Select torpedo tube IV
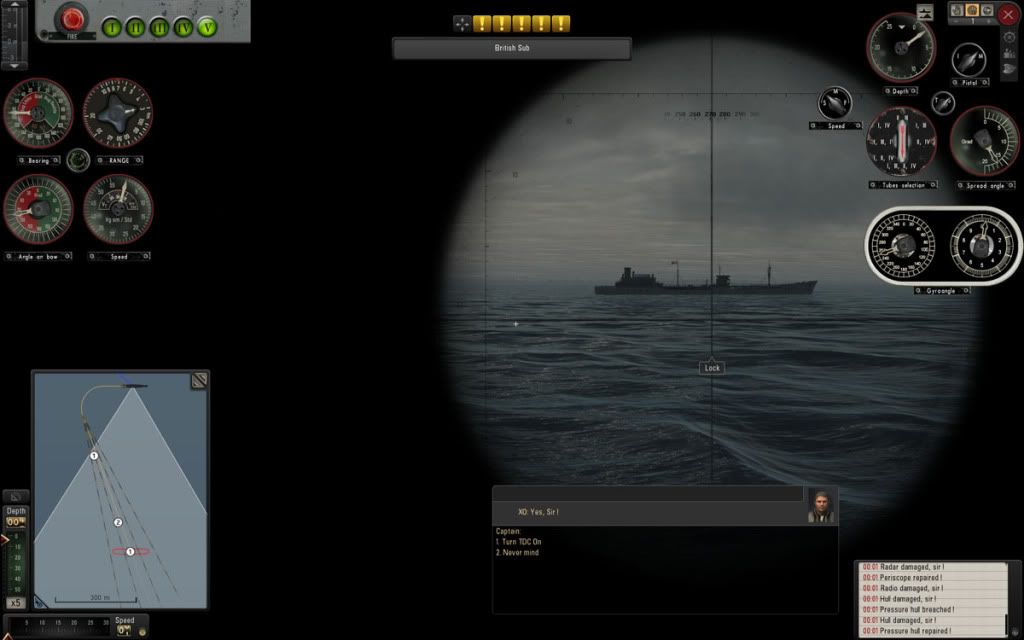Screen dimensions: 1024x640 [x=183, y=27]
